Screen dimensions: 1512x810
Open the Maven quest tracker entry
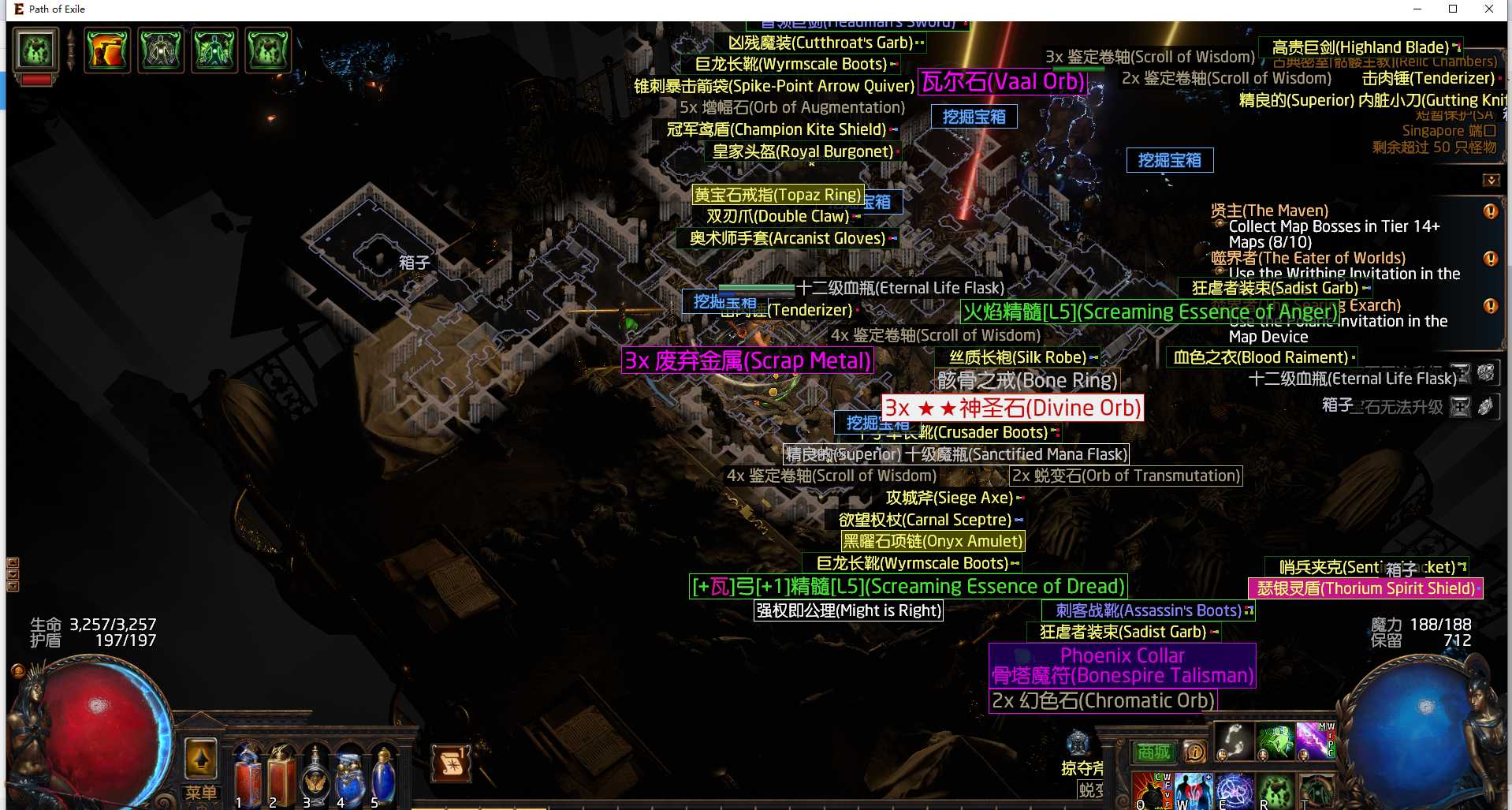click(1269, 211)
